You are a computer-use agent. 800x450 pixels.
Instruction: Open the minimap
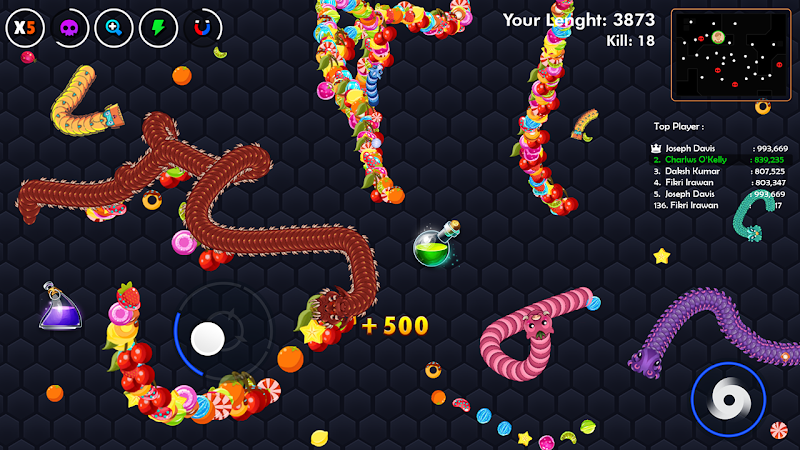[732, 55]
